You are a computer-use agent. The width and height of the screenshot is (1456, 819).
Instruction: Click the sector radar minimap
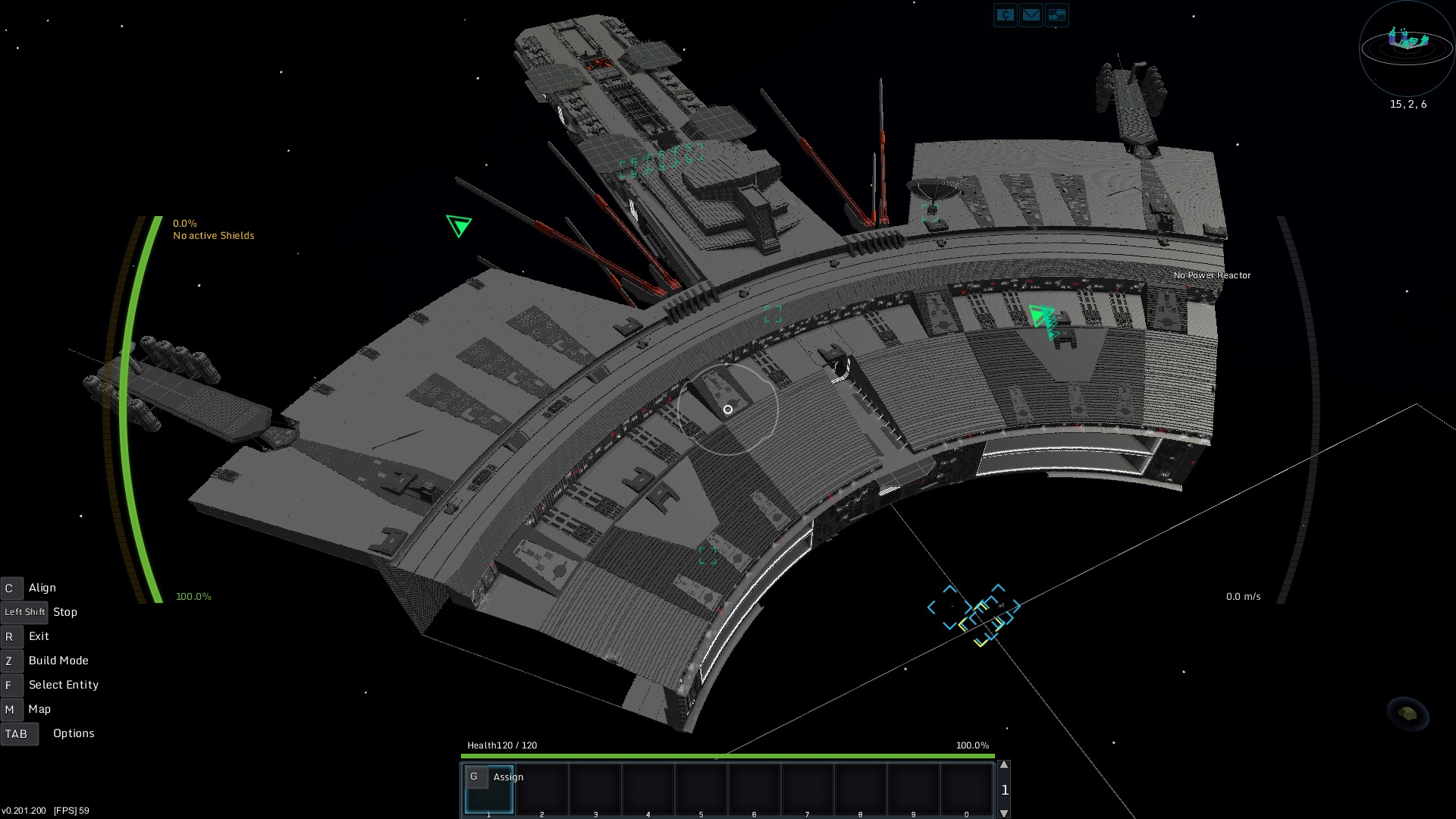pyautogui.click(x=1407, y=47)
